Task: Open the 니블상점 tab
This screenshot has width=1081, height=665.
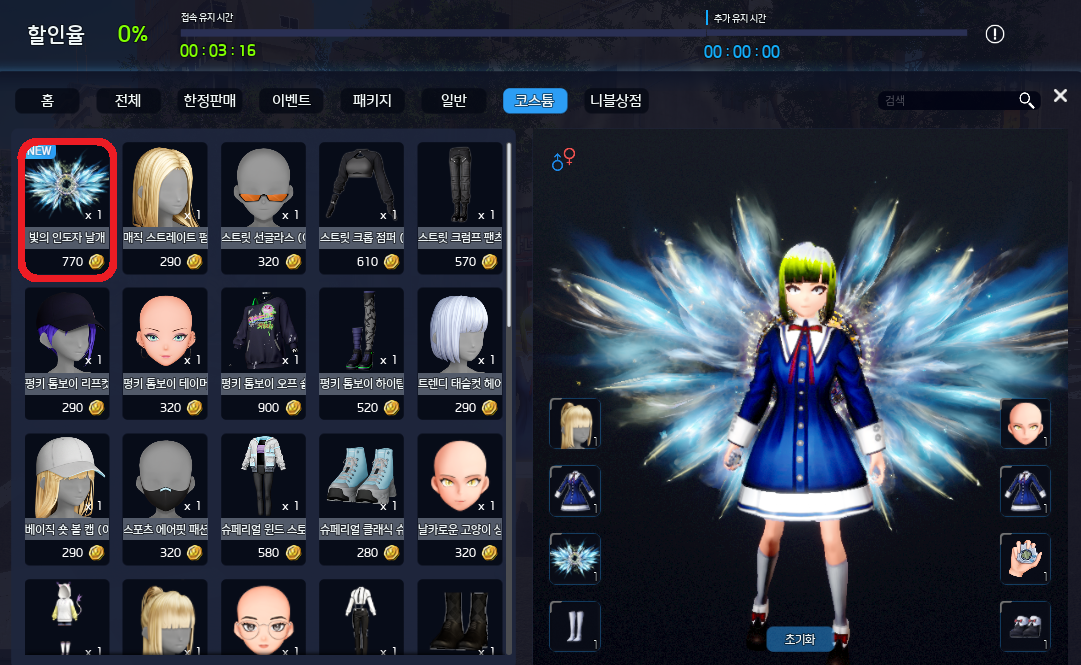Action: pos(615,101)
